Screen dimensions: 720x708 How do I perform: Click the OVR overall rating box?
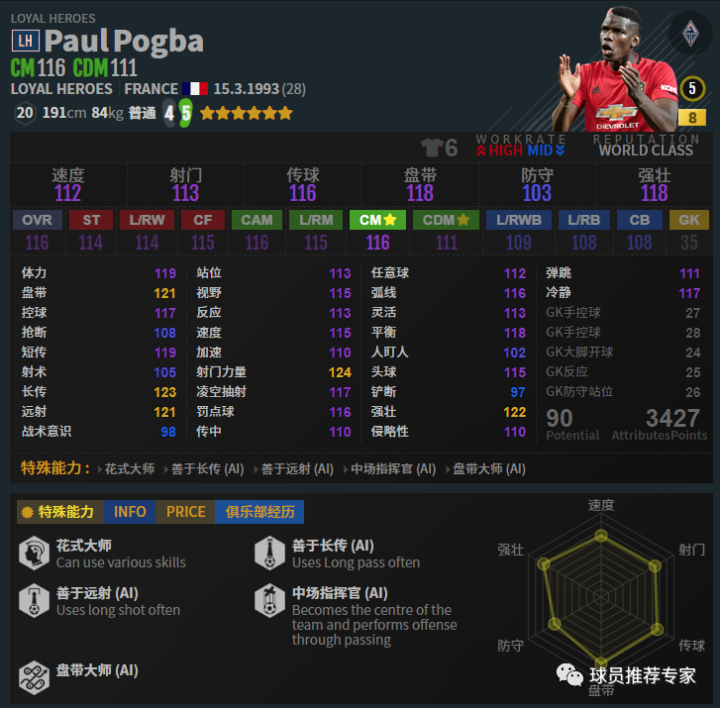[37, 220]
